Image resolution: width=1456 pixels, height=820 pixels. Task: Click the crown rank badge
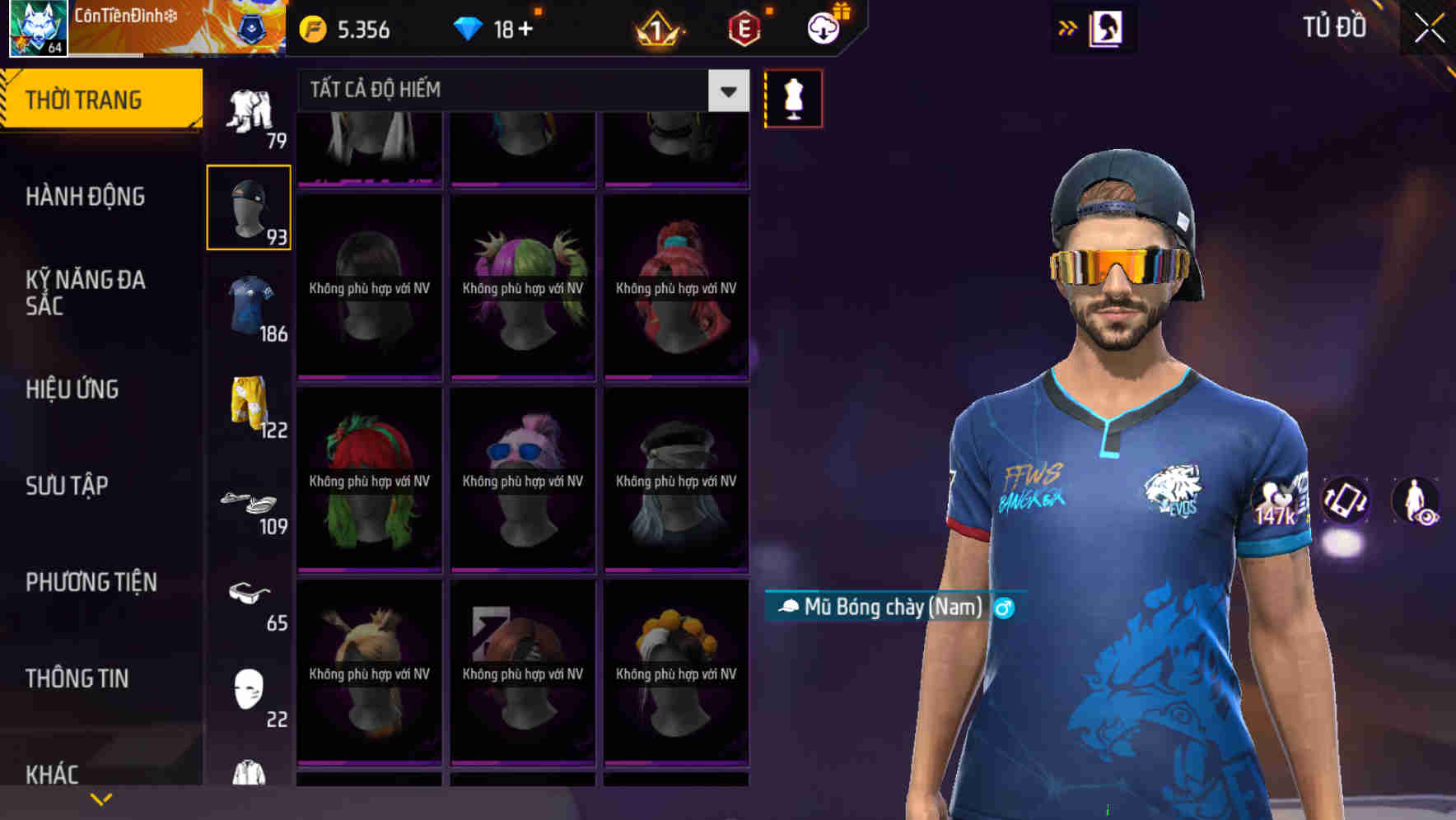tap(656, 29)
